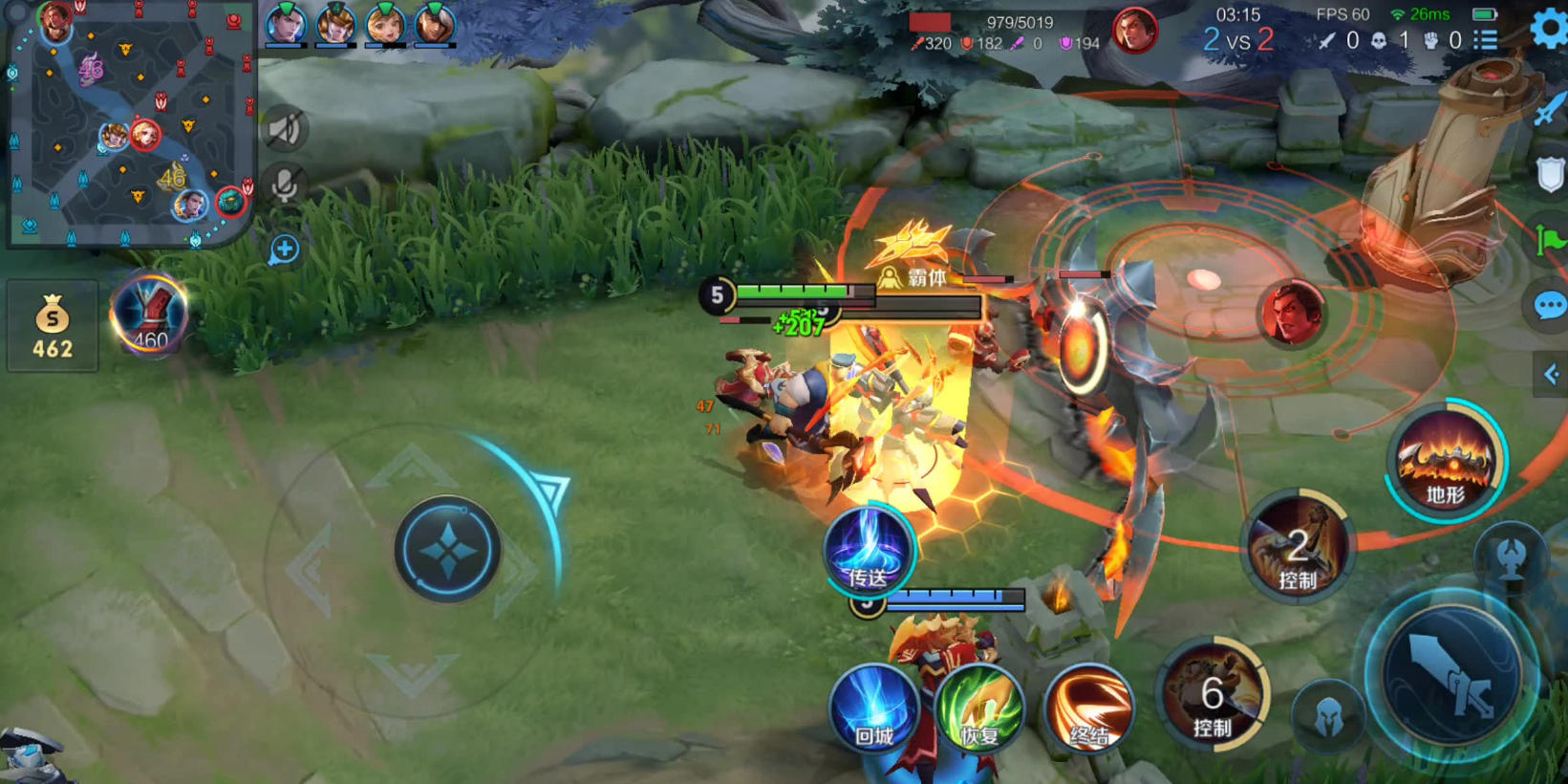Activate the 终结 execute spell

pos(1088,709)
